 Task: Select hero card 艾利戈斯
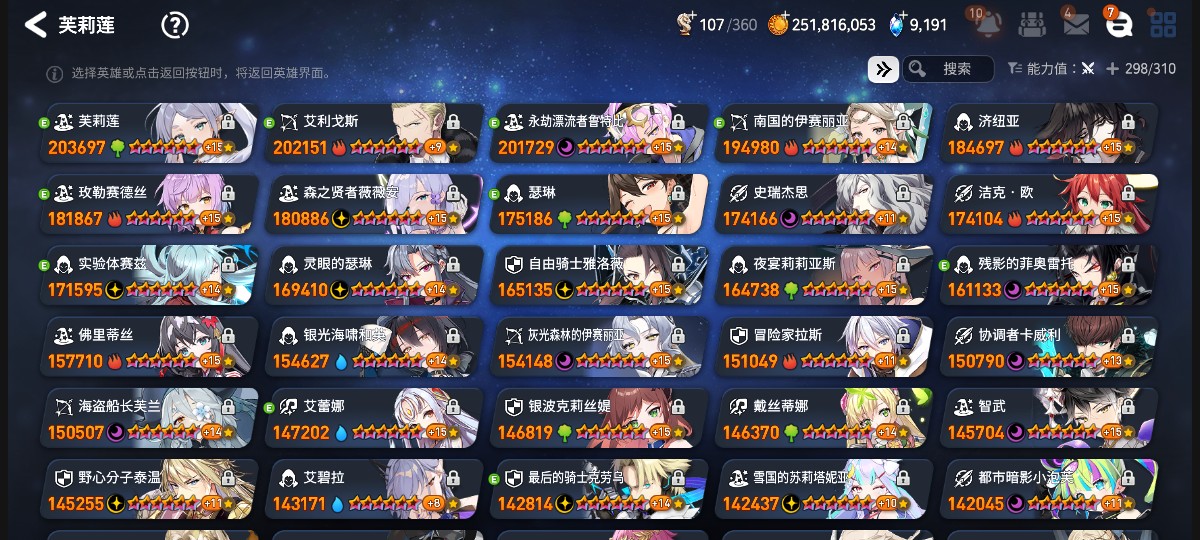click(x=374, y=134)
